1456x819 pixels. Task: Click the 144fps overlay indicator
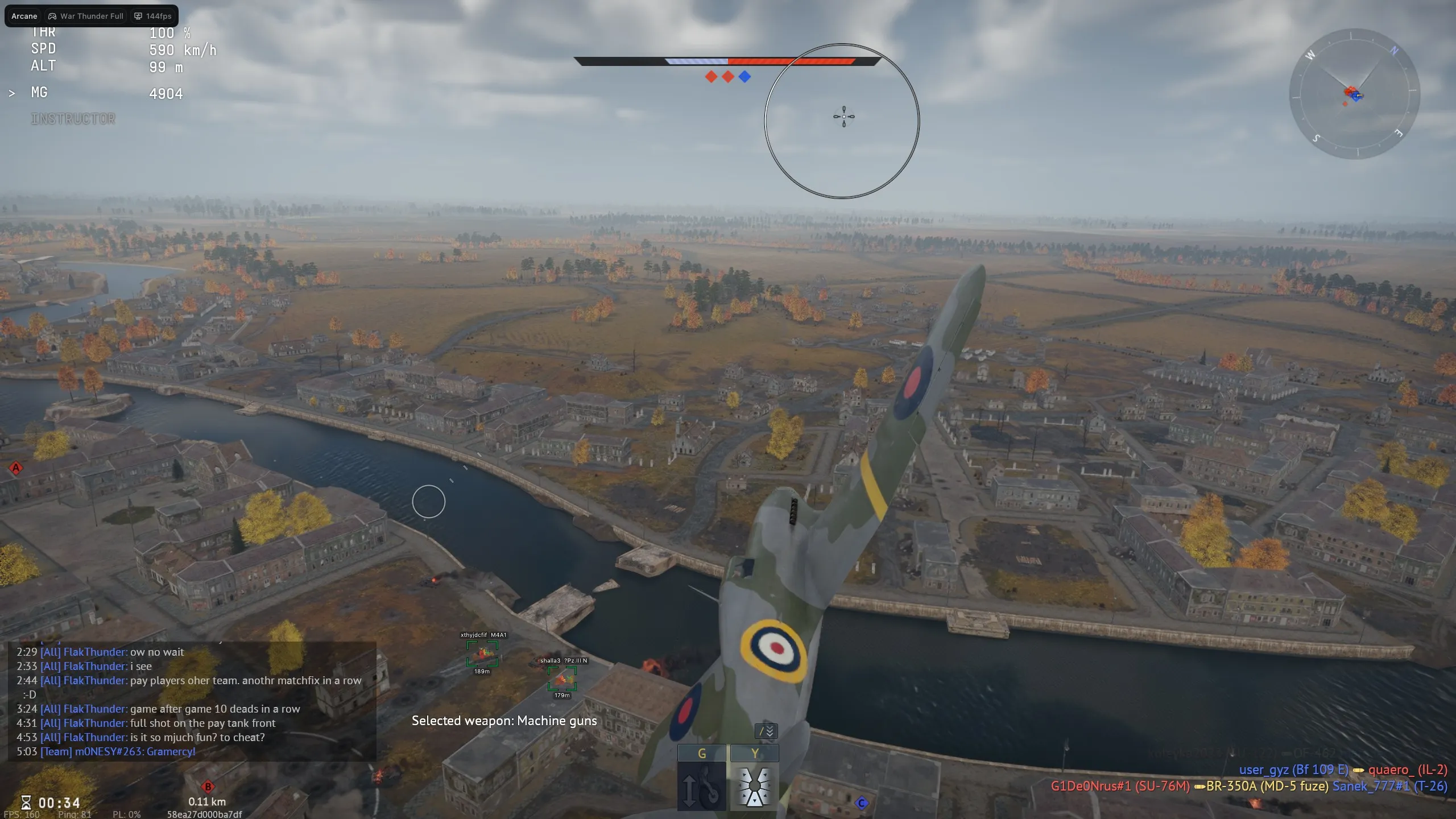[153, 16]
